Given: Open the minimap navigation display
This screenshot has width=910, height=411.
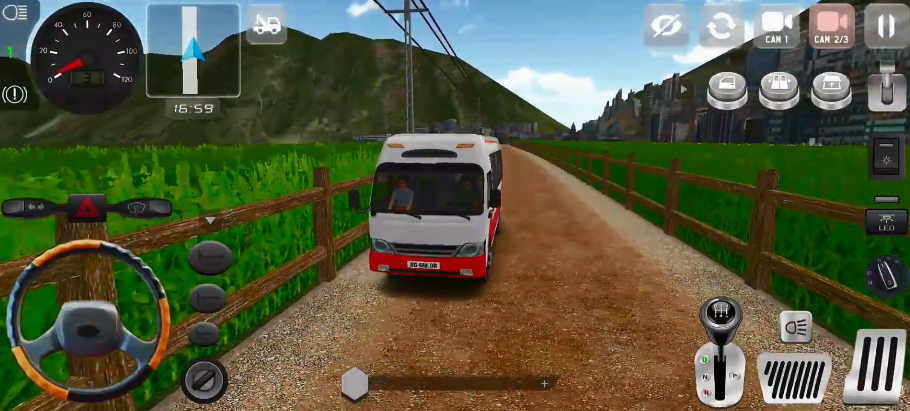Looking at the screenshot, I should tap(193, 49).
